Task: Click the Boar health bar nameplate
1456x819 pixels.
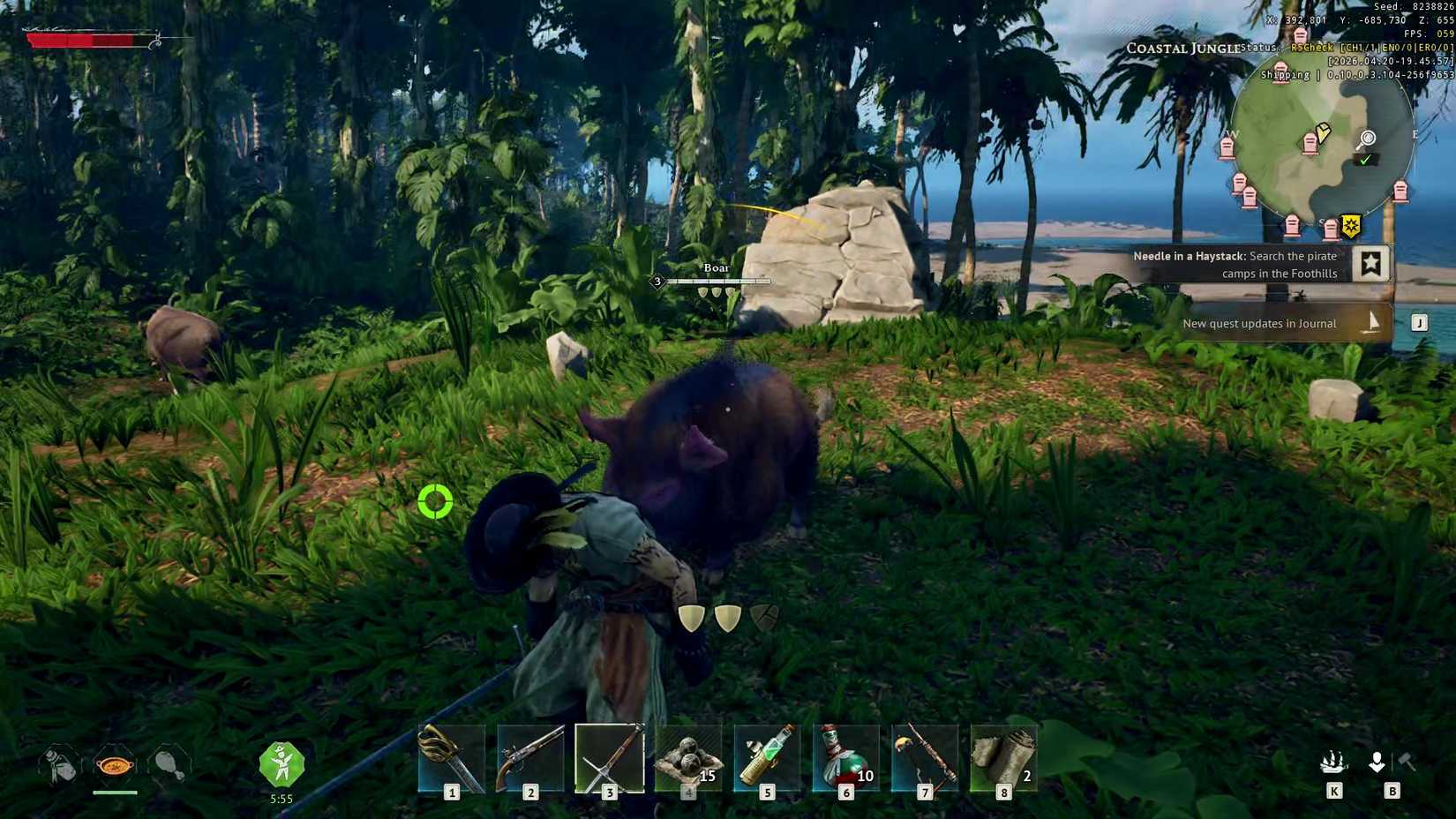Action: 715,282
